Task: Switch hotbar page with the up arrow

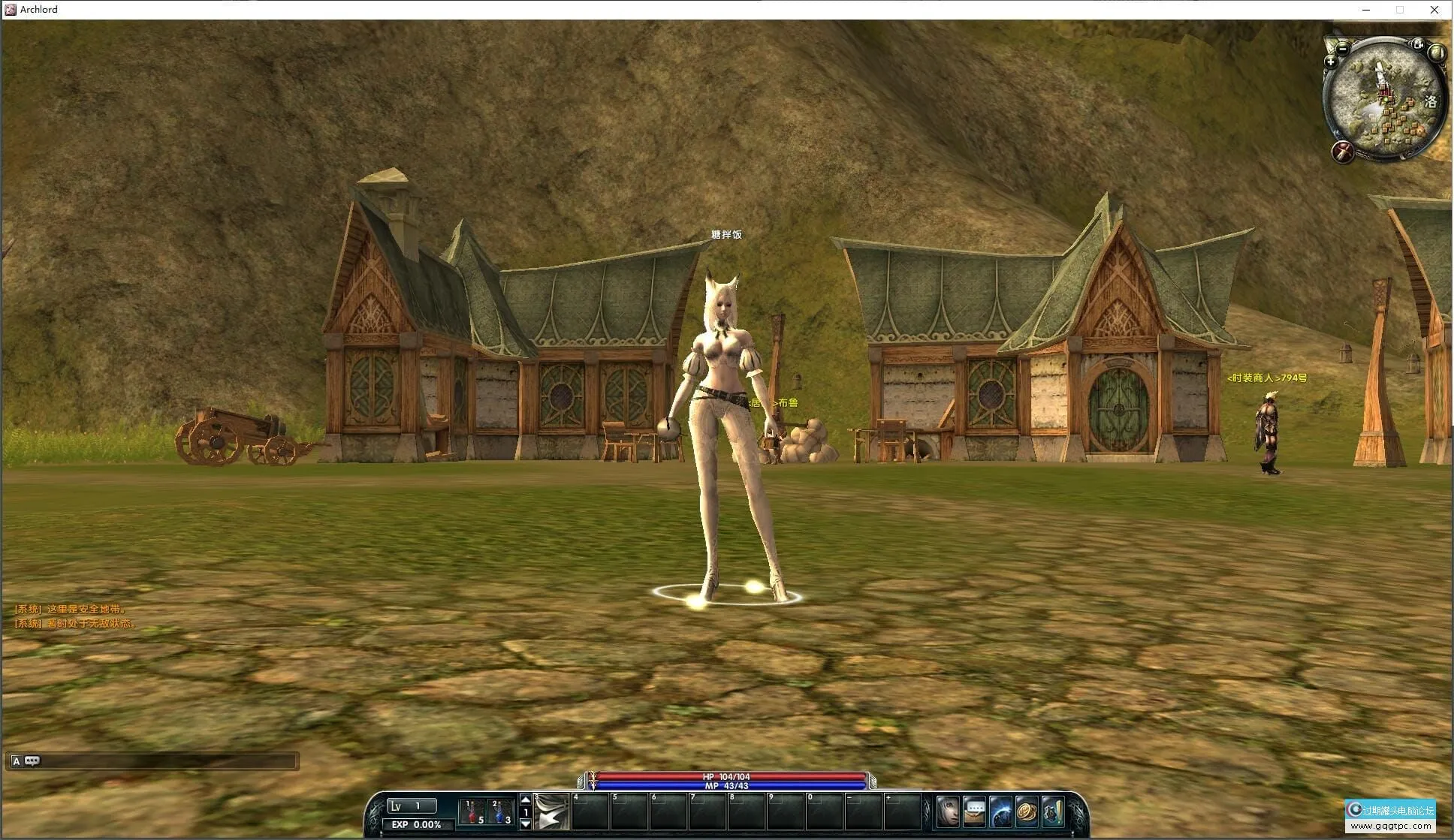Action: (526, 799)
